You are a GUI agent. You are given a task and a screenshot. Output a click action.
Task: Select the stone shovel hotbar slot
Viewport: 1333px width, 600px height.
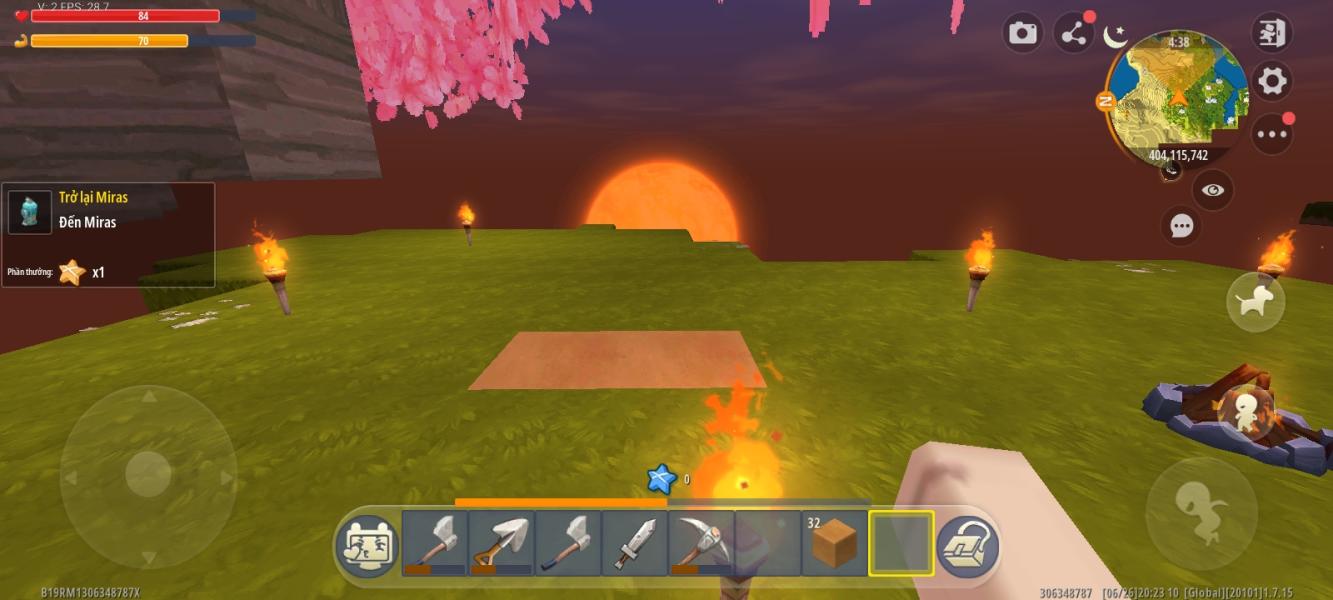(x=501, y=543)
